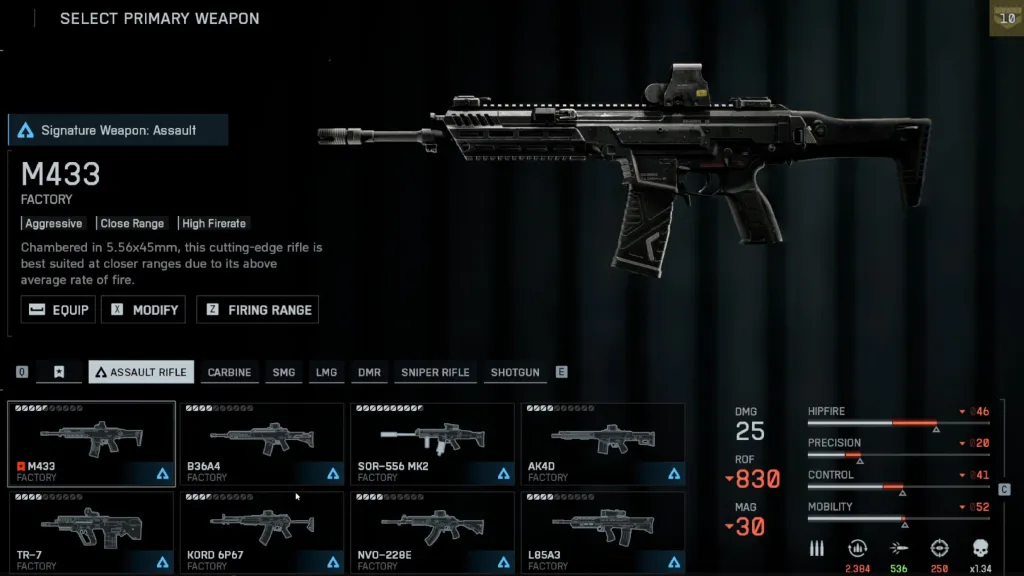Switch to the Assault Rifle tab
The width and height of the screenshot is (1024, 576).
[141, 372]
